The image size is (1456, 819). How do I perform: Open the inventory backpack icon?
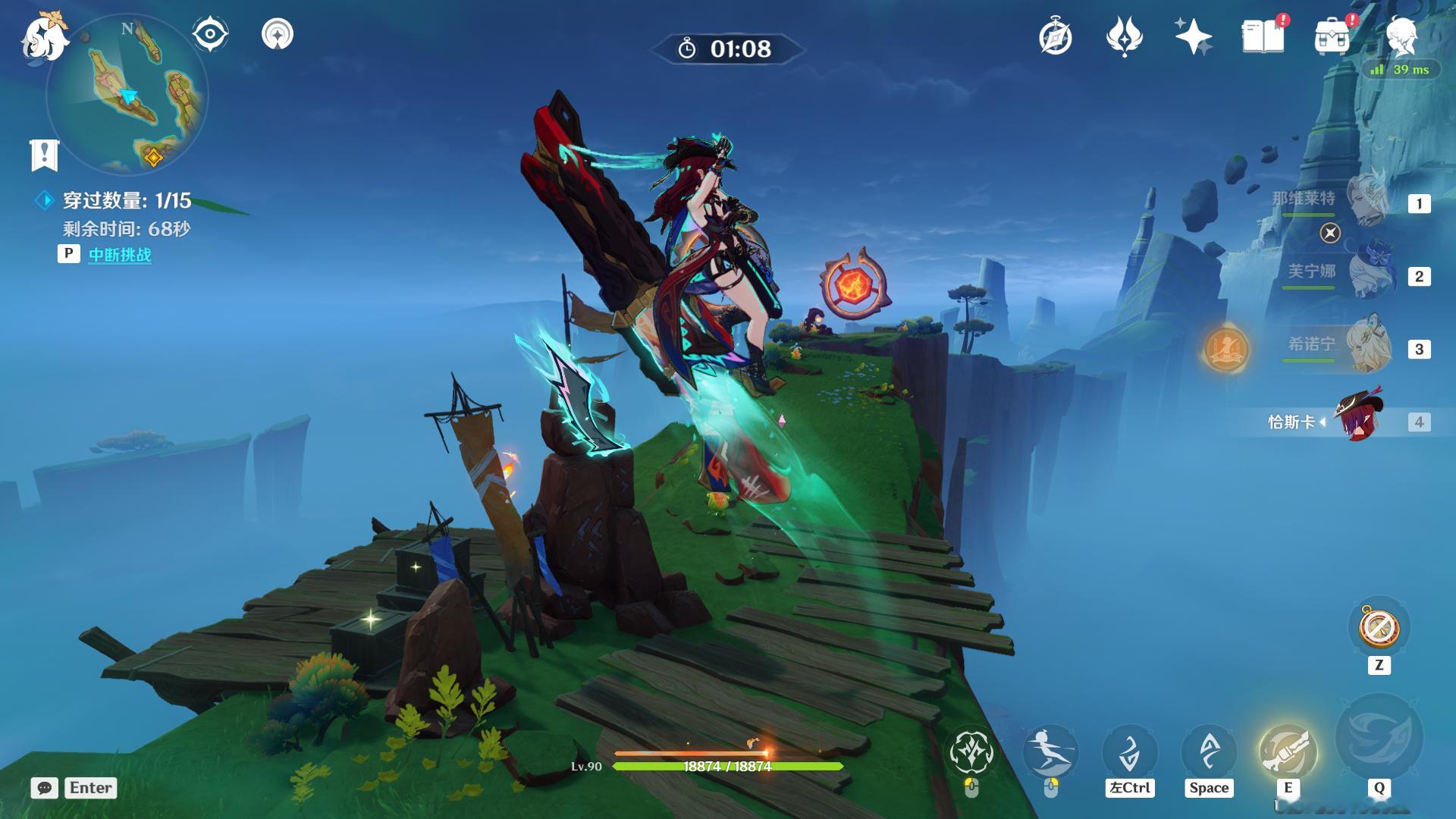tap(1332, 36)
